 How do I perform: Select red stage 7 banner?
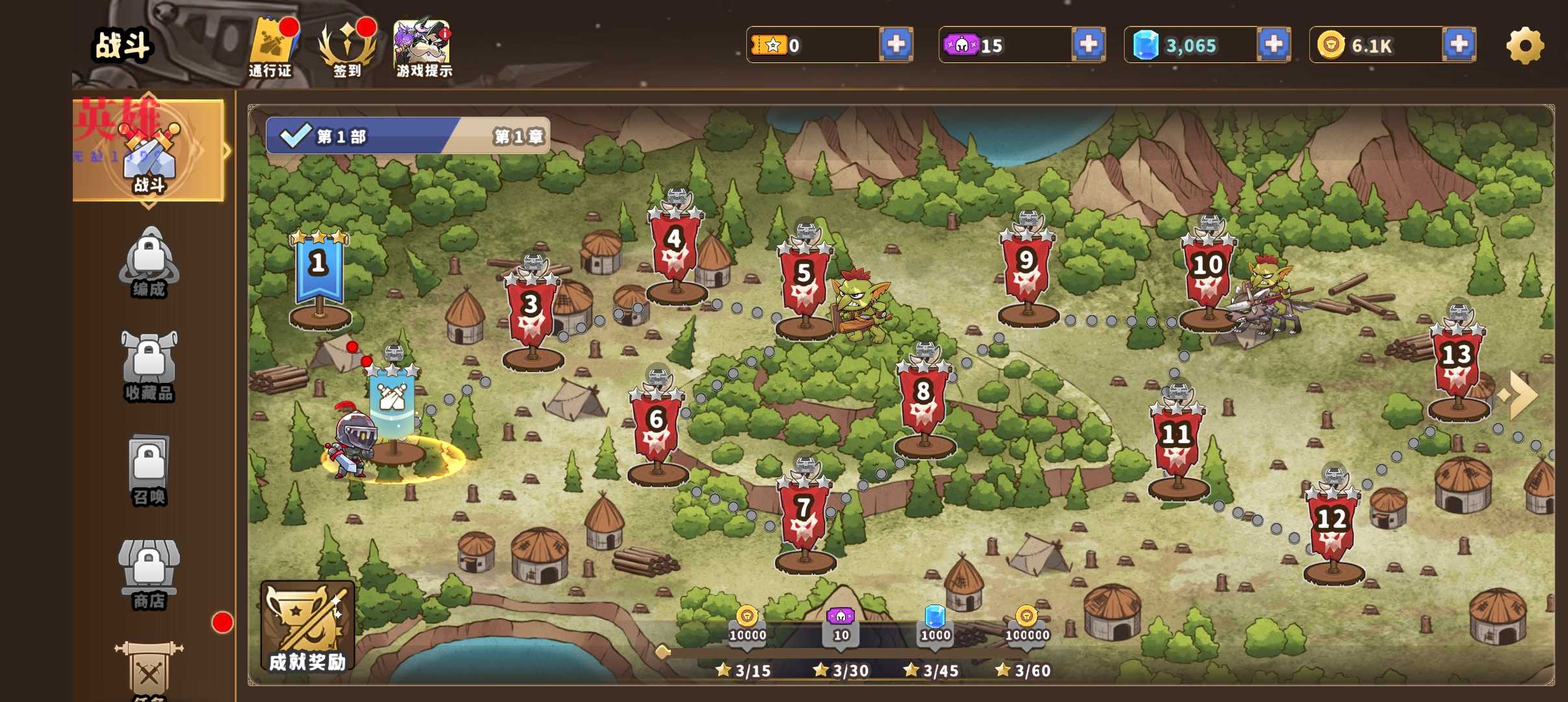coord(804,513)
